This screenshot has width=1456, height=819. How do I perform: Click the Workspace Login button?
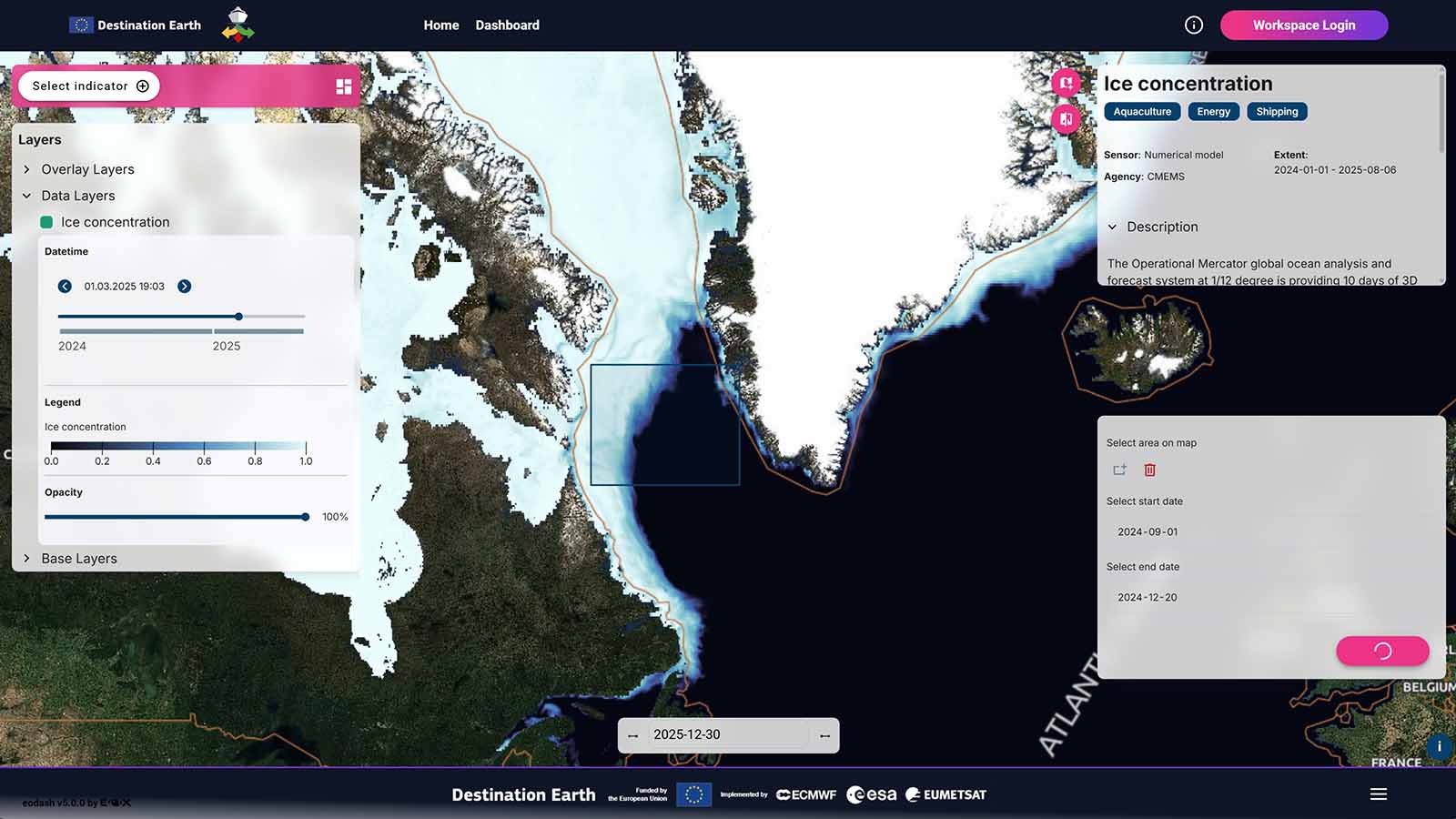tap(1303, 25)
